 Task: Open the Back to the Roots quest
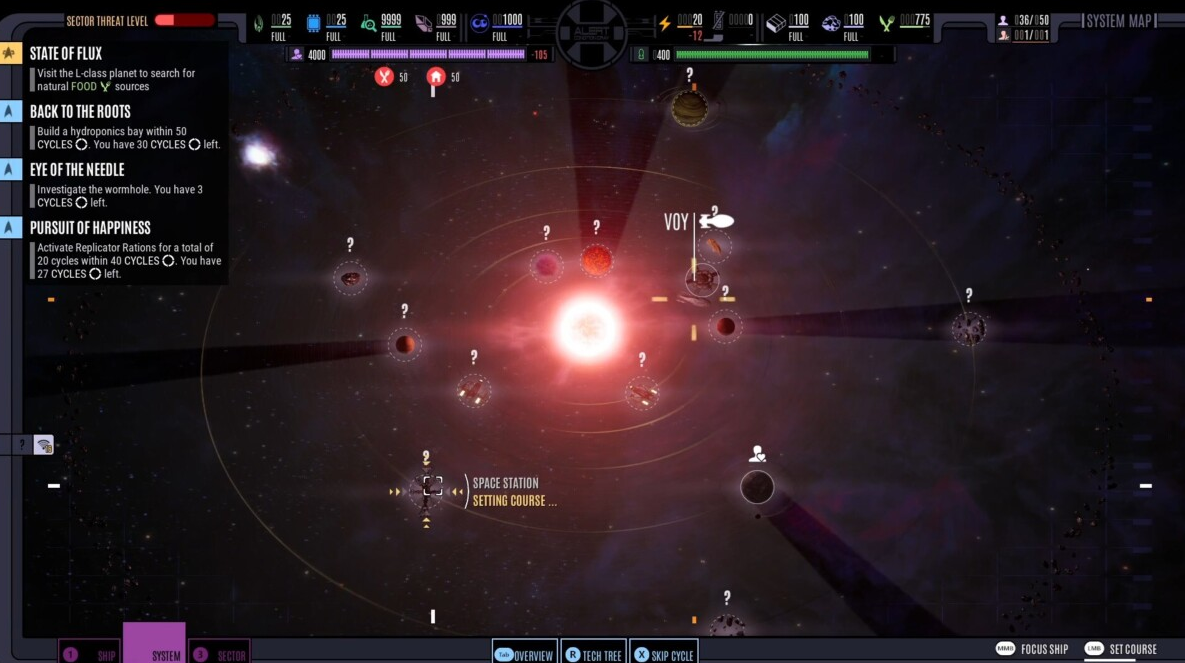[80, 112]
